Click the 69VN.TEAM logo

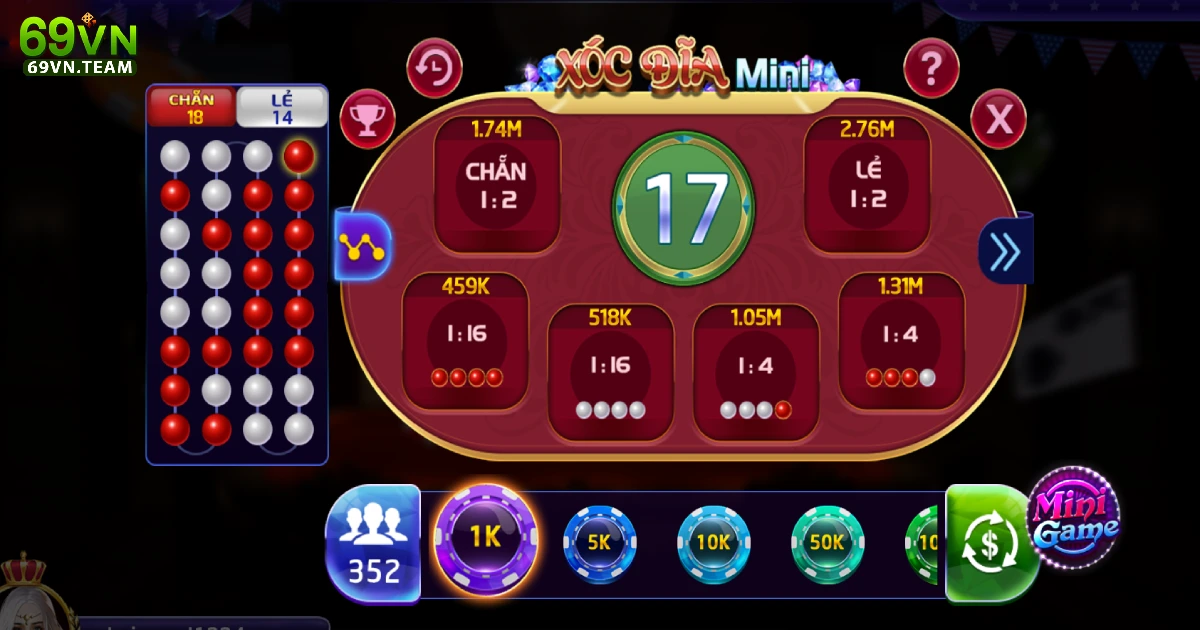(78, 47)
